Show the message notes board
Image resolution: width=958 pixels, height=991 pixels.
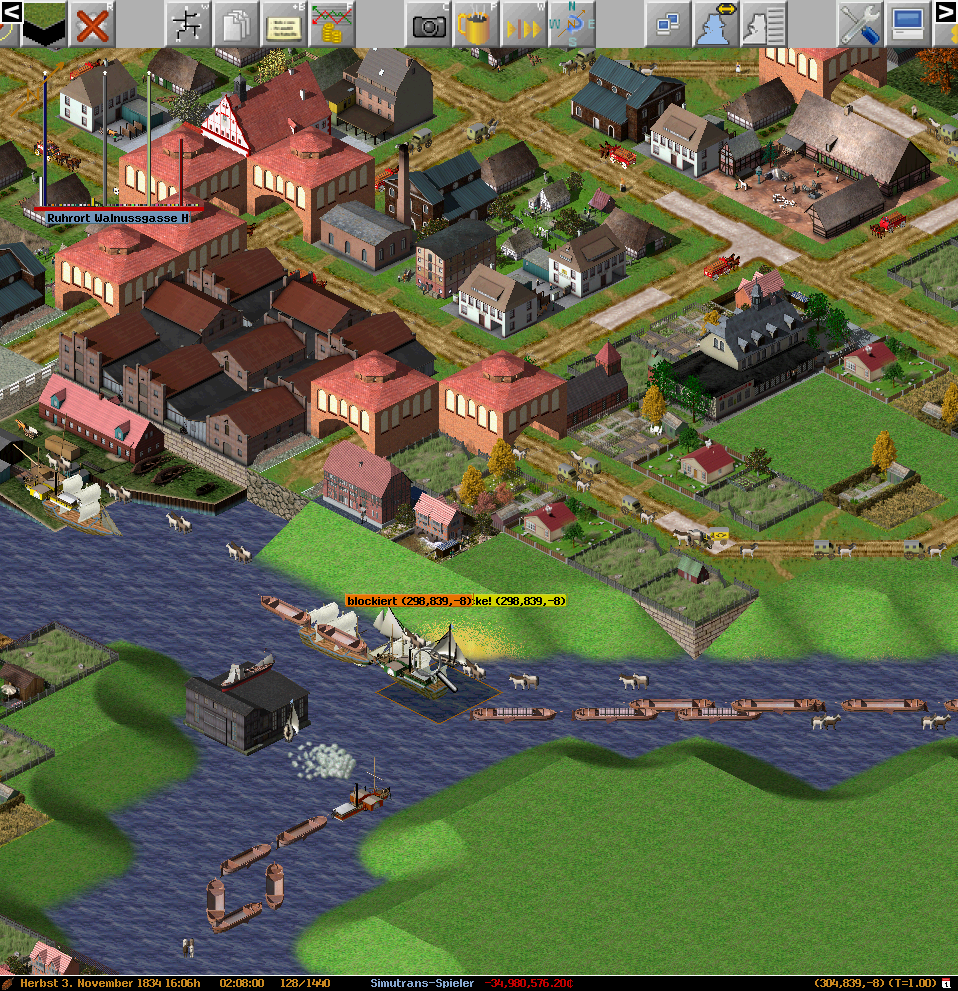point(283,22)
